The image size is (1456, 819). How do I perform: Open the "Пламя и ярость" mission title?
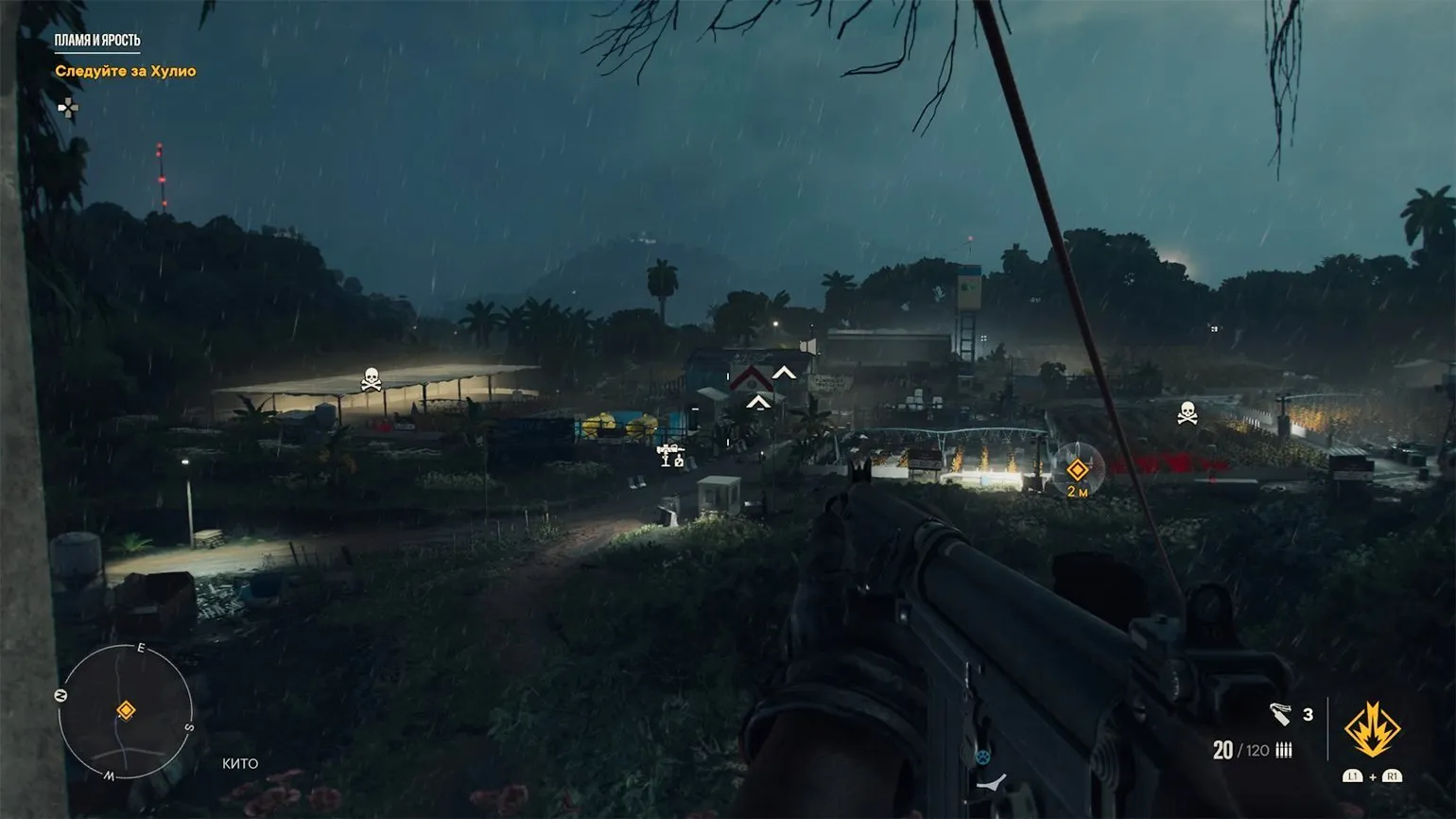(97, 41)
